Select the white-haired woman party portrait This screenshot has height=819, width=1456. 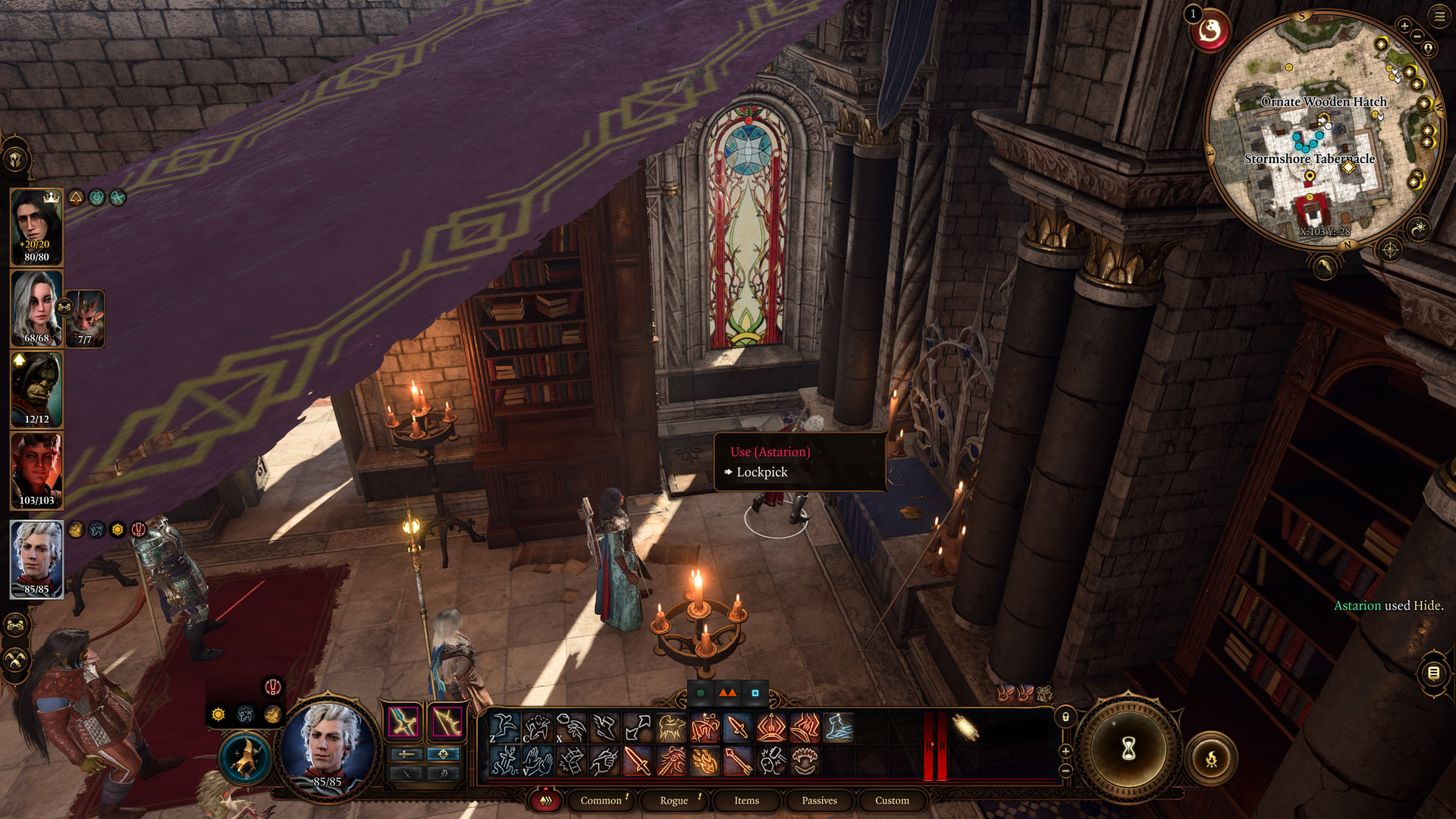coord(36,308)
